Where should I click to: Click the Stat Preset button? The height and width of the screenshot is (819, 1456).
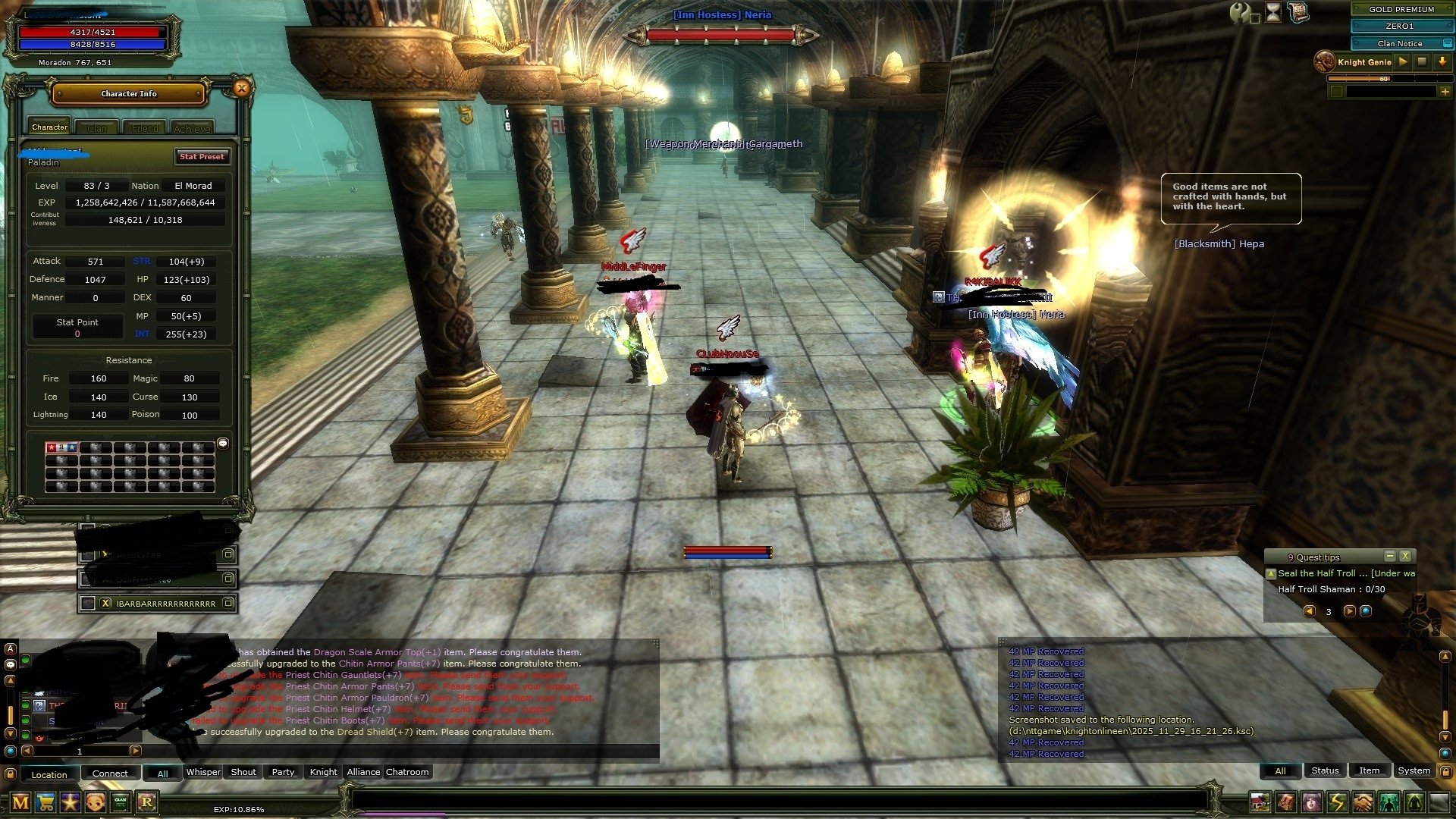202,156
